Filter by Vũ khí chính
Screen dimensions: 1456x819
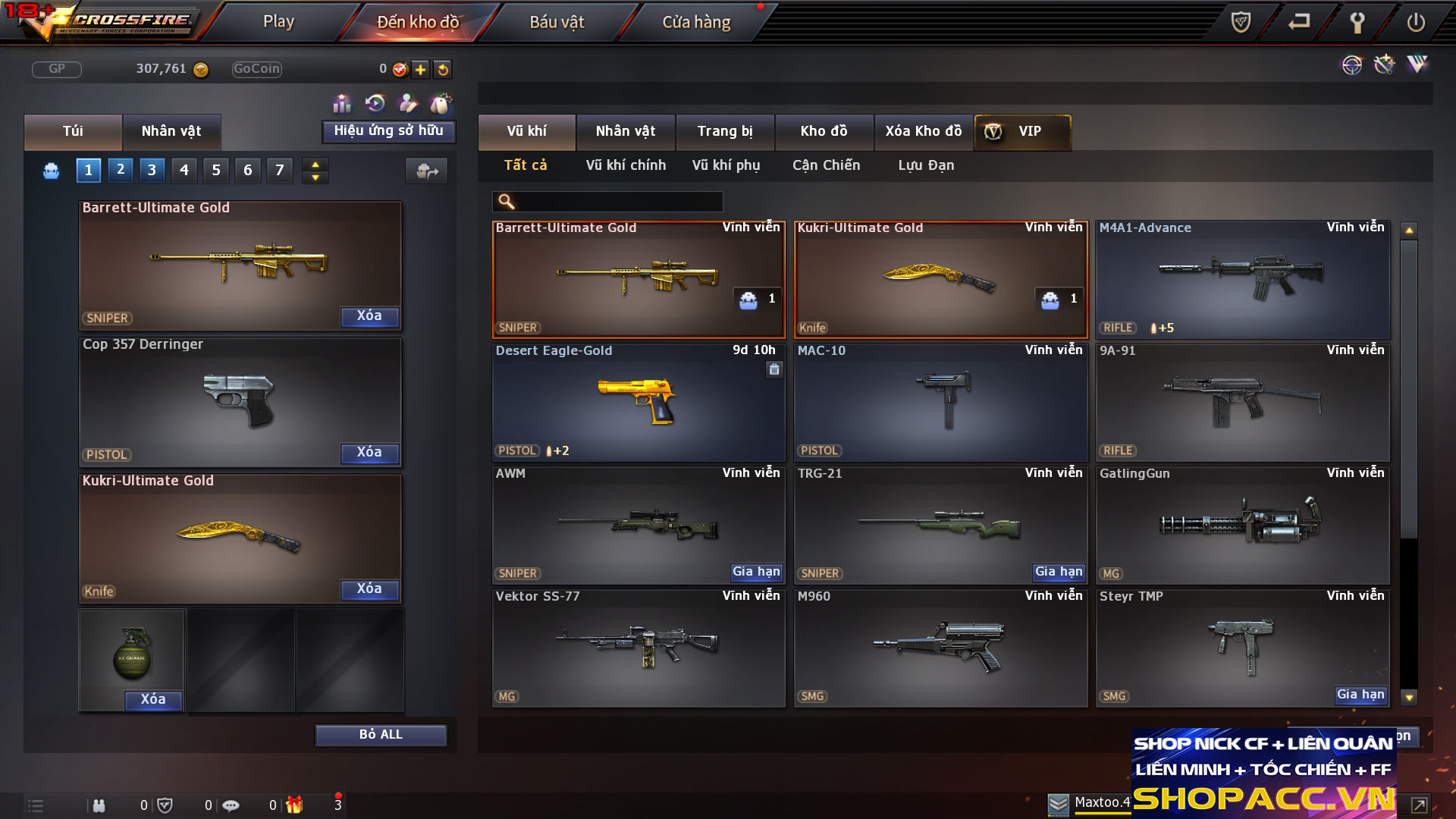pos(626,165)
